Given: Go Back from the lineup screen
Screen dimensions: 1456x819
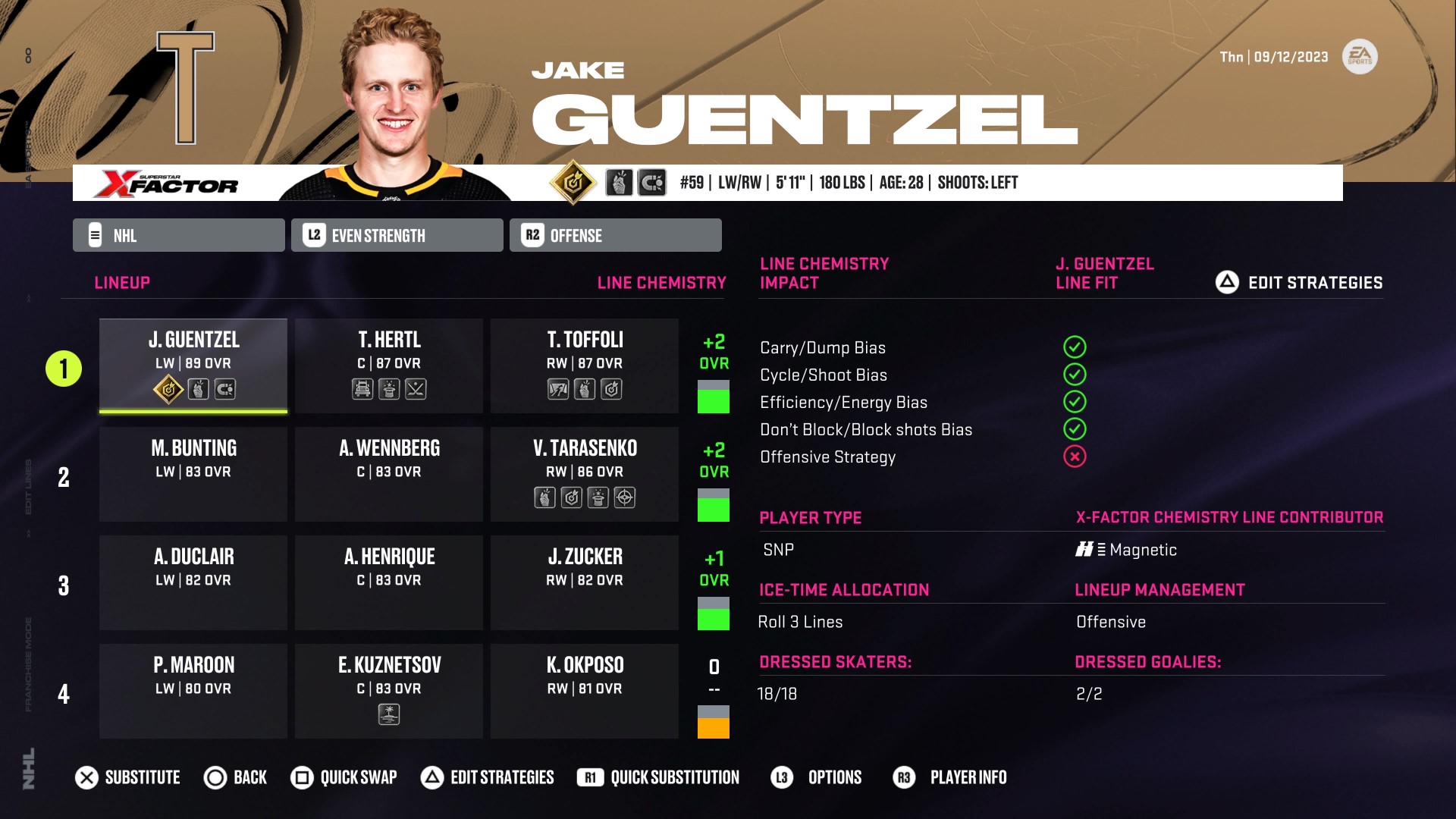Looking at the screenshot, I should coord(236,777).
